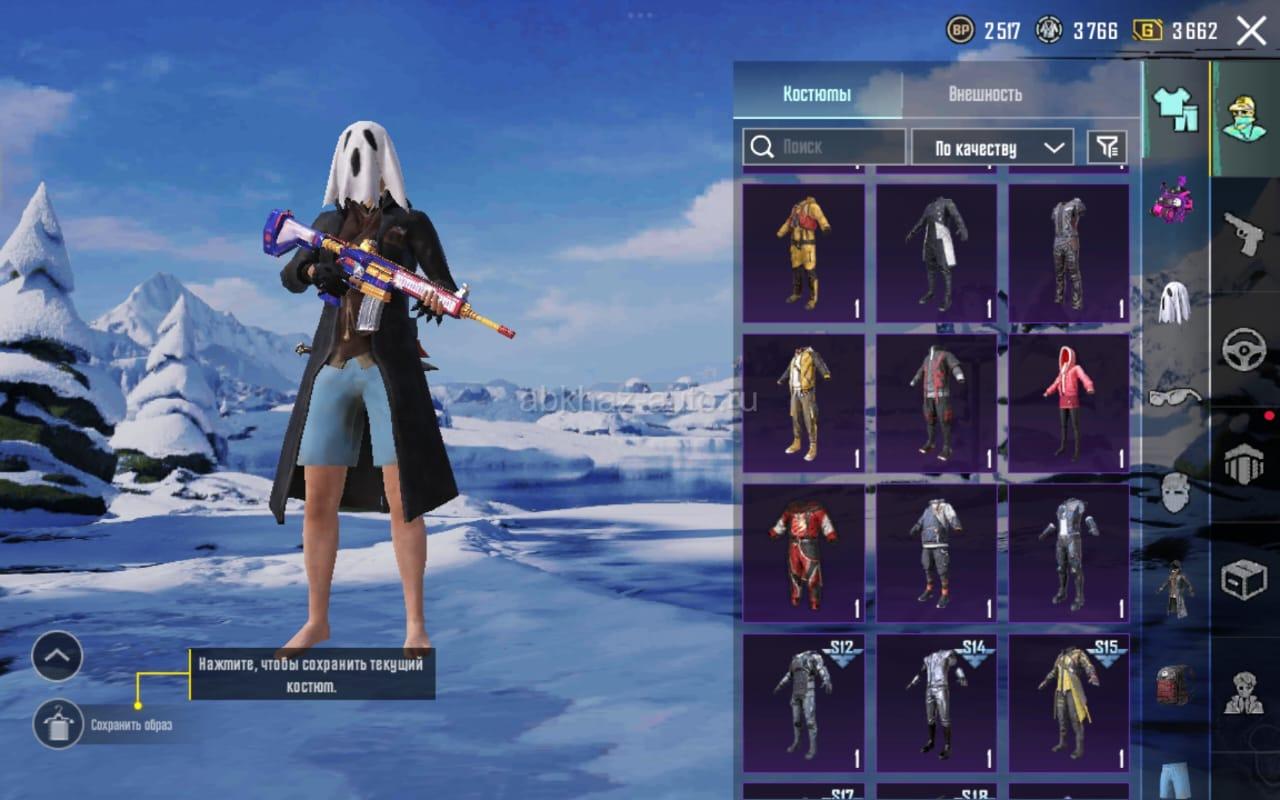Screen dimensions: 1280x800
Task: Save the current outfit with Сохранить образ
Action: click(58, 724)
